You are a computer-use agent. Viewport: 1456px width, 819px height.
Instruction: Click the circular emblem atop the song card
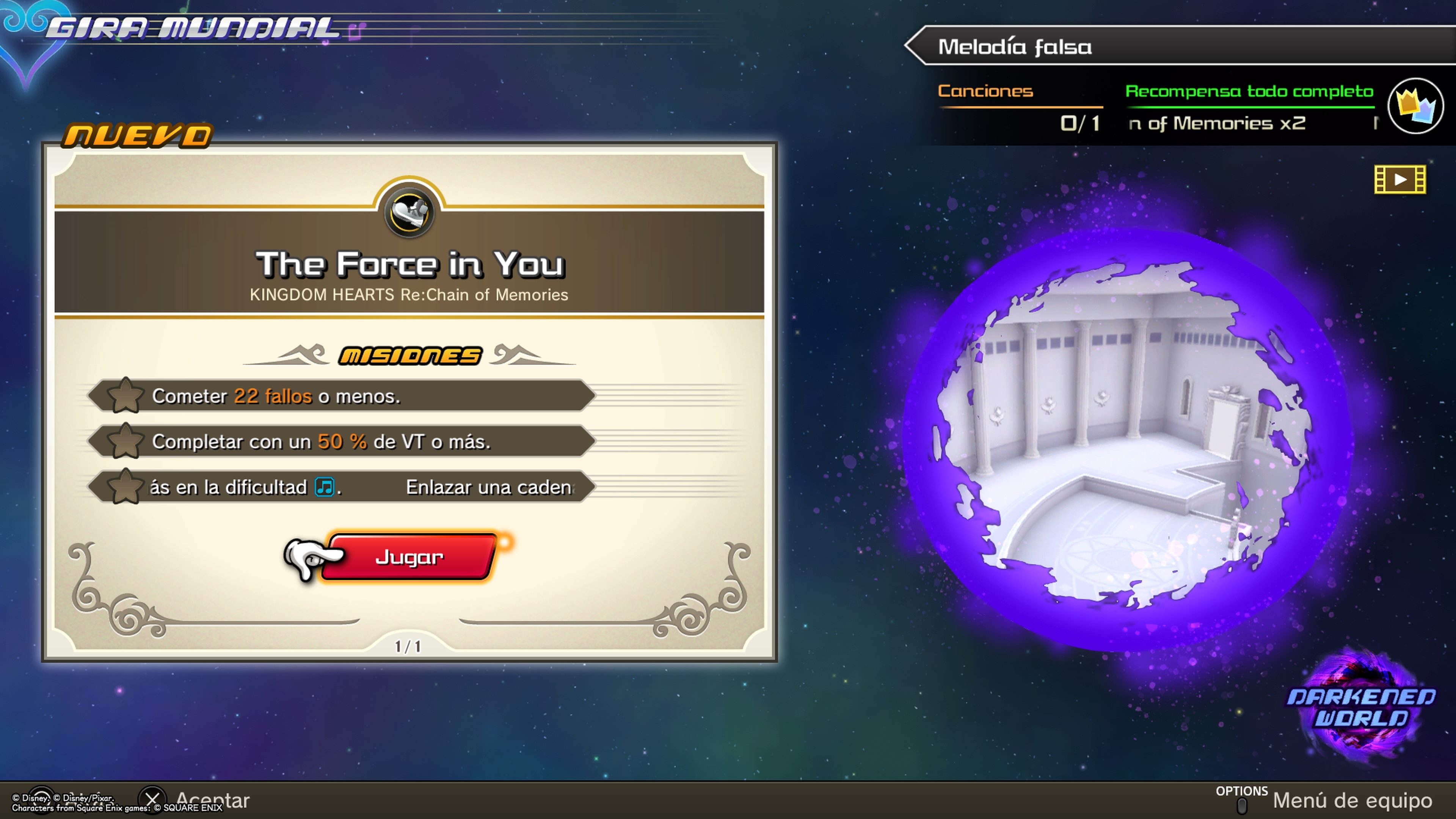(410, 212)
